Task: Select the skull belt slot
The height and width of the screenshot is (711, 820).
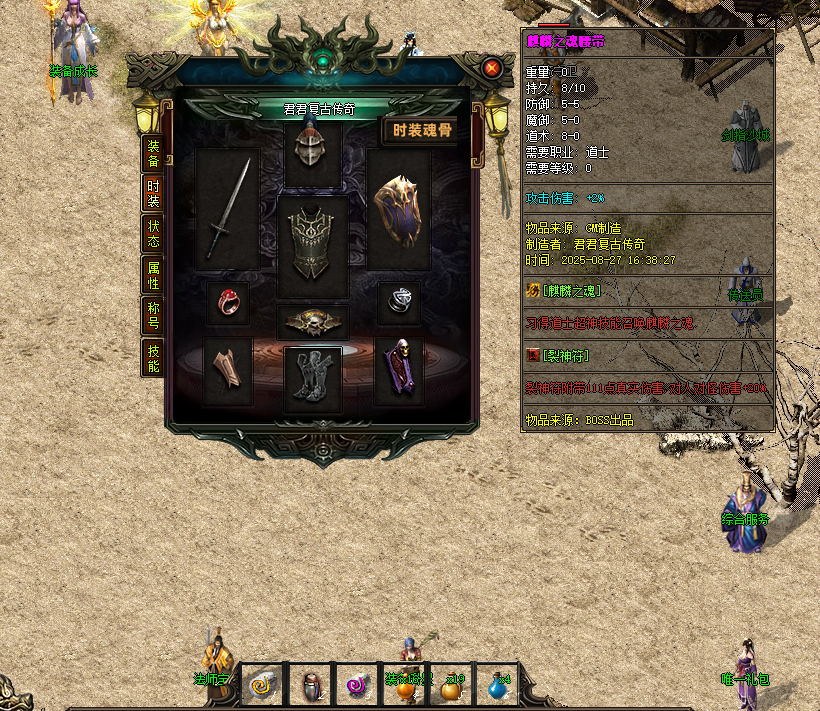Action: click(313, 322)
